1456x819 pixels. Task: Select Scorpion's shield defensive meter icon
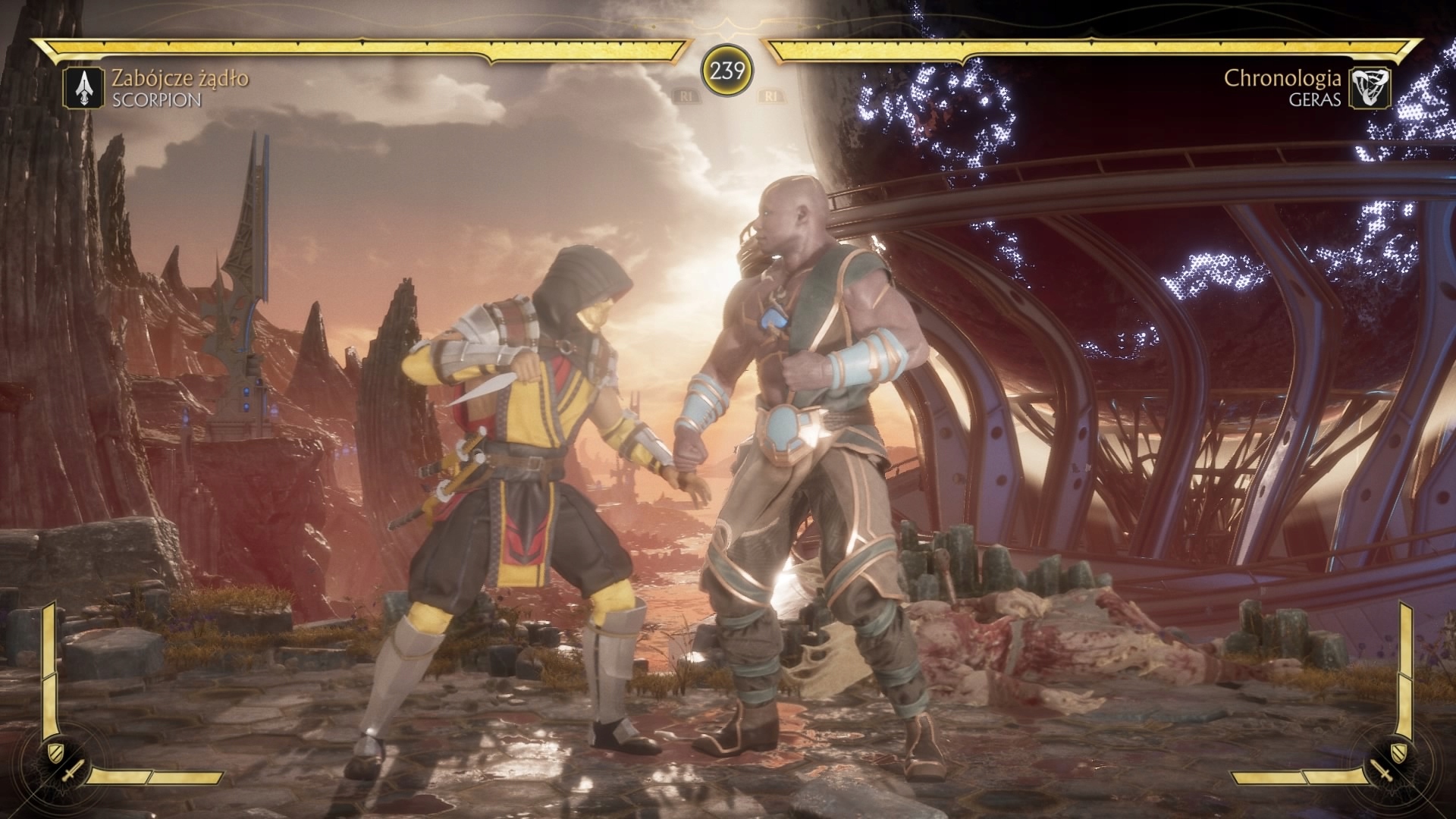tap(53, 752)
